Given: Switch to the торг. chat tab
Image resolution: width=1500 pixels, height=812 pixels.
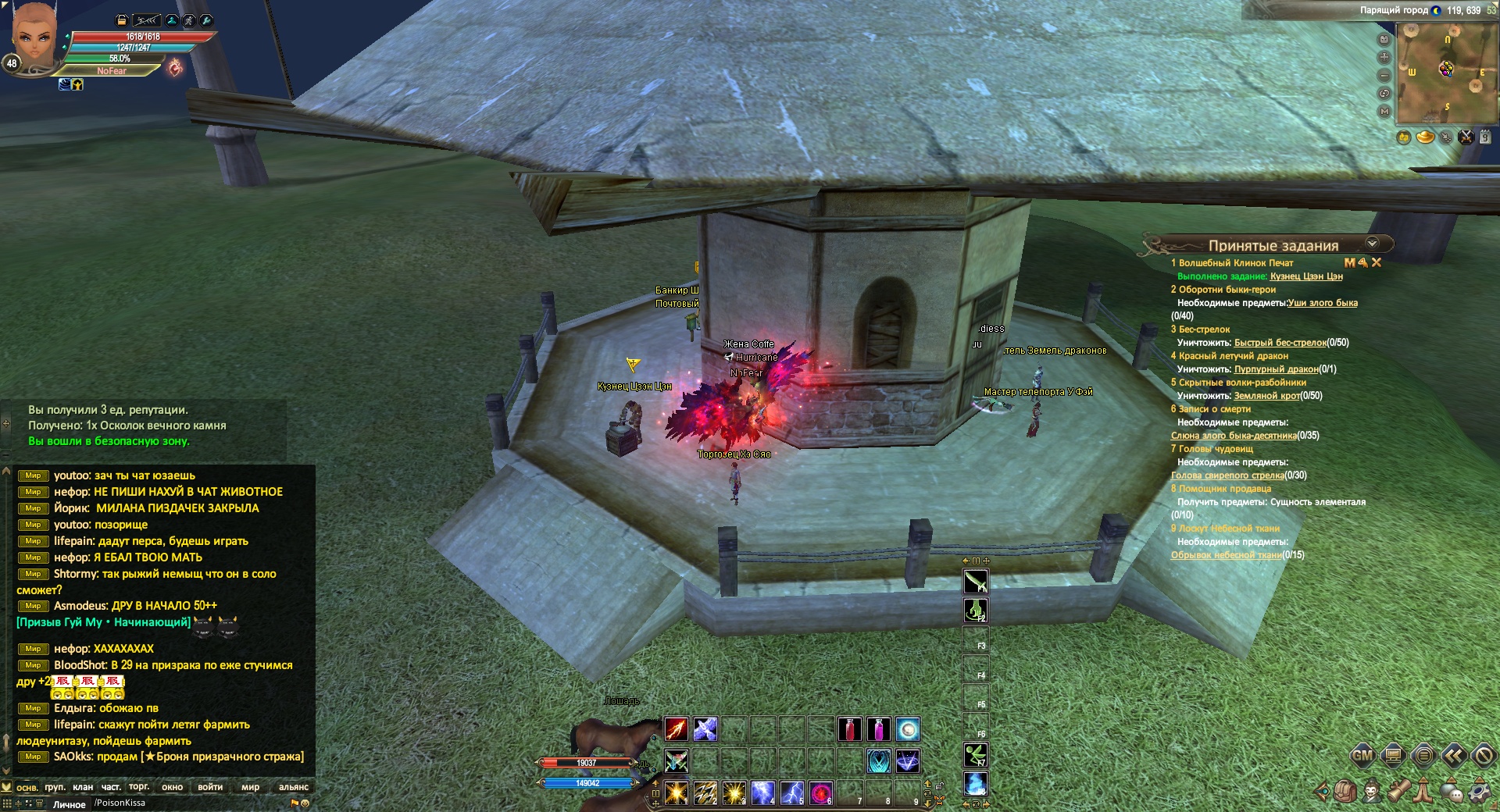Looking at the screenshot, I should click(x=139, y=787).
